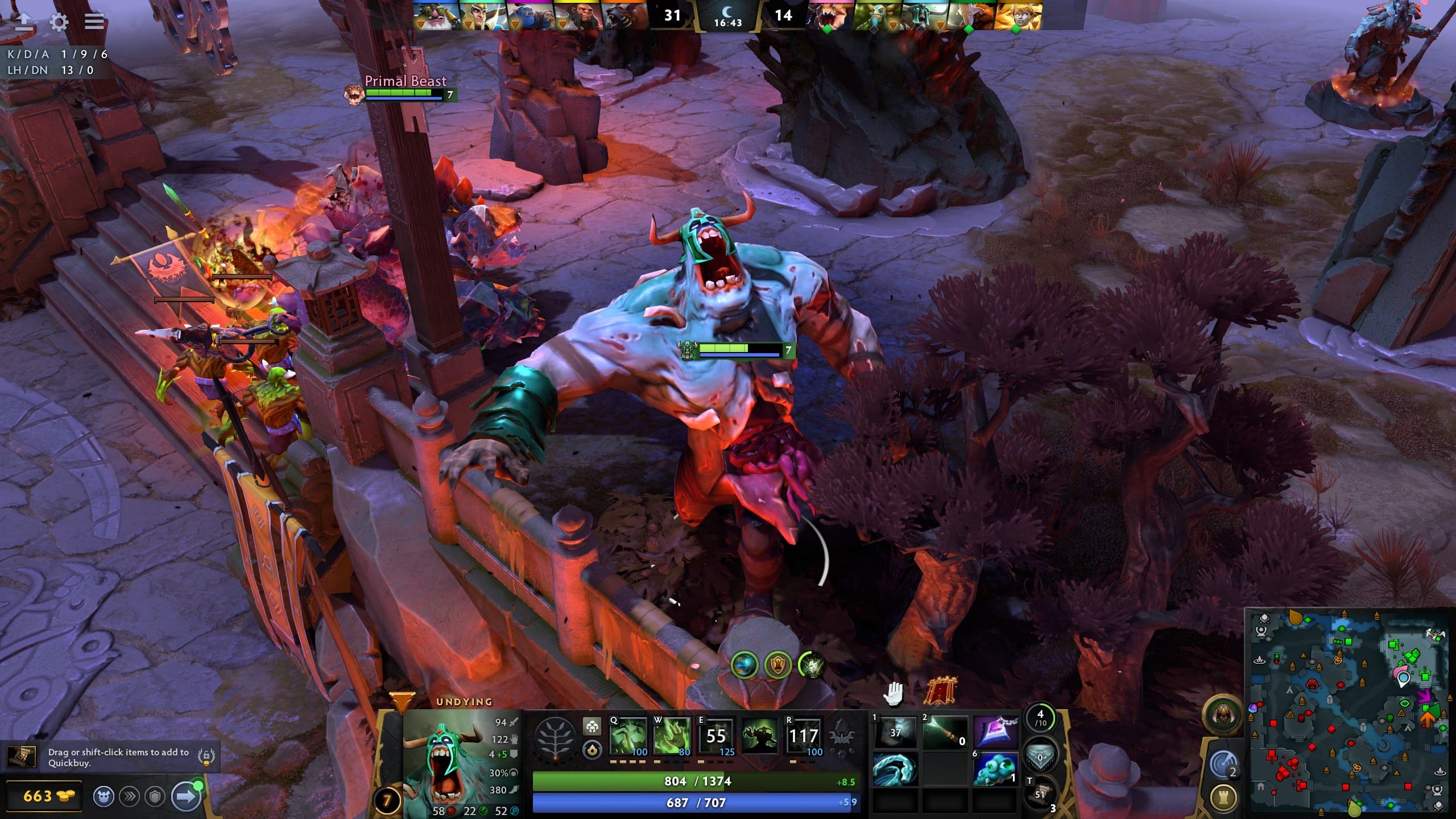
Task: Open the shop via the Quickbuy scroll icon
Action: [x=21, y=757]
